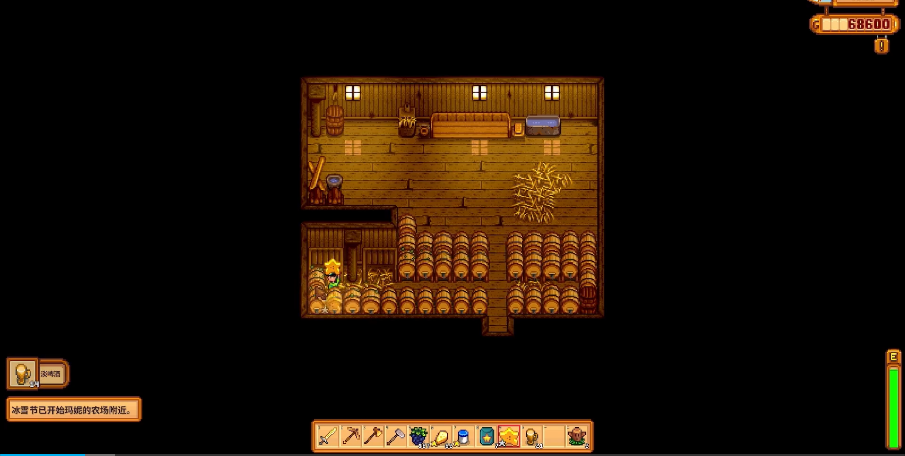Select the beer mug hotbar slot
The image size is (905, 456).
(531, 436)
